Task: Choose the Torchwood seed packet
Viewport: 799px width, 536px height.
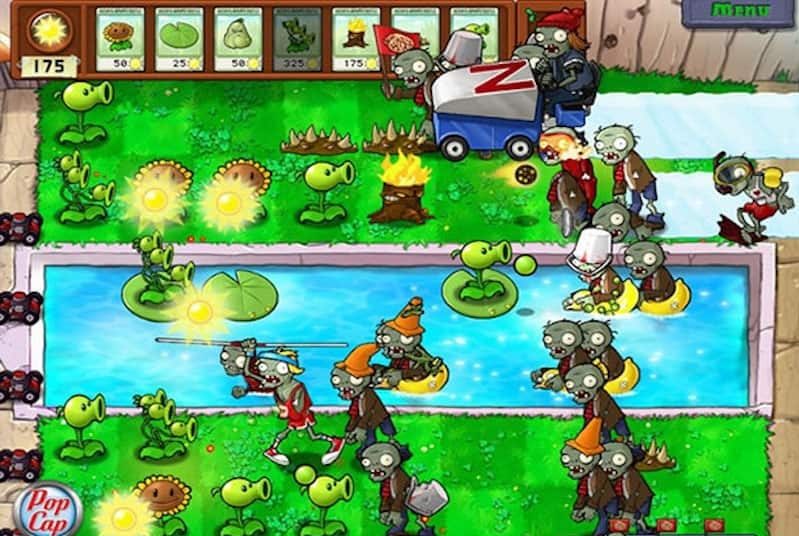Action: pos(356,40)
